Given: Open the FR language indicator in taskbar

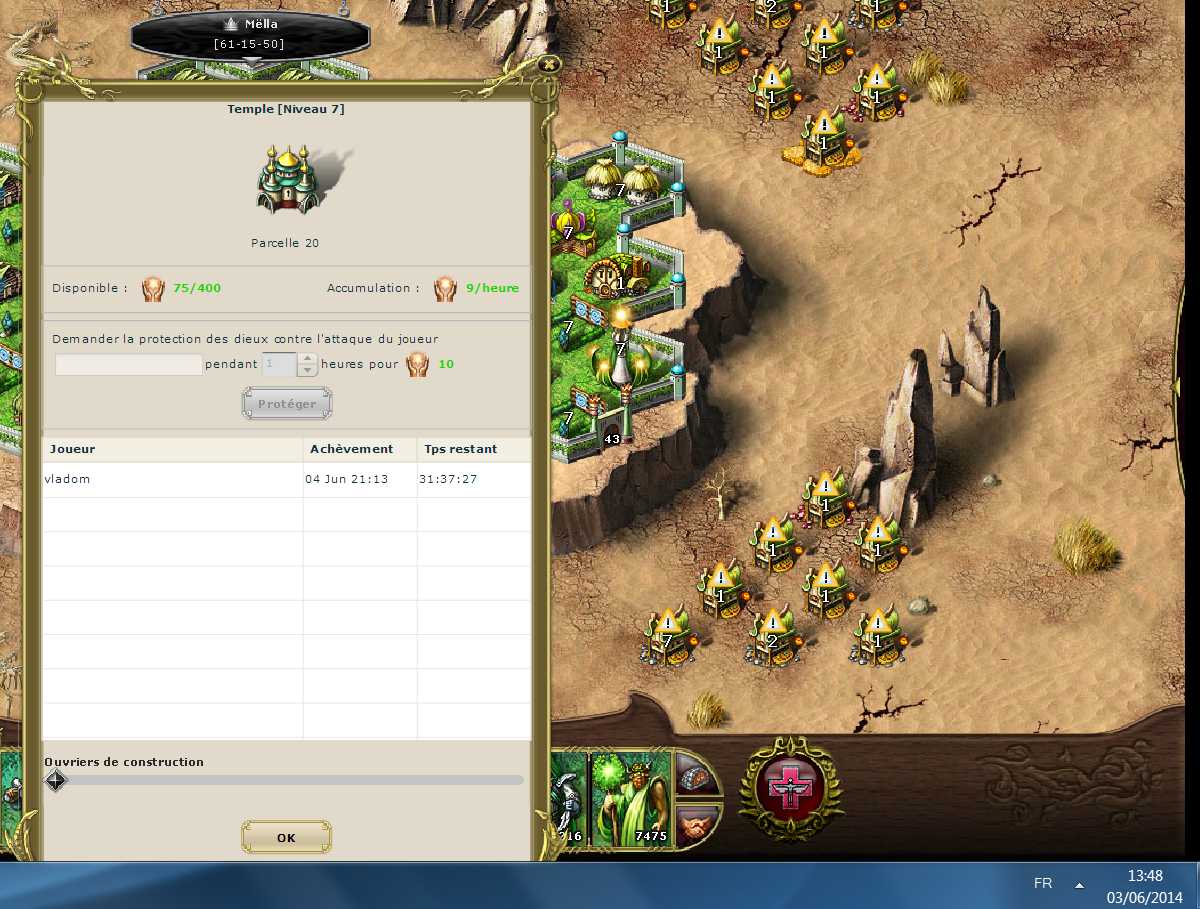Looking at the screenshot, I should tap(1043, 884).
